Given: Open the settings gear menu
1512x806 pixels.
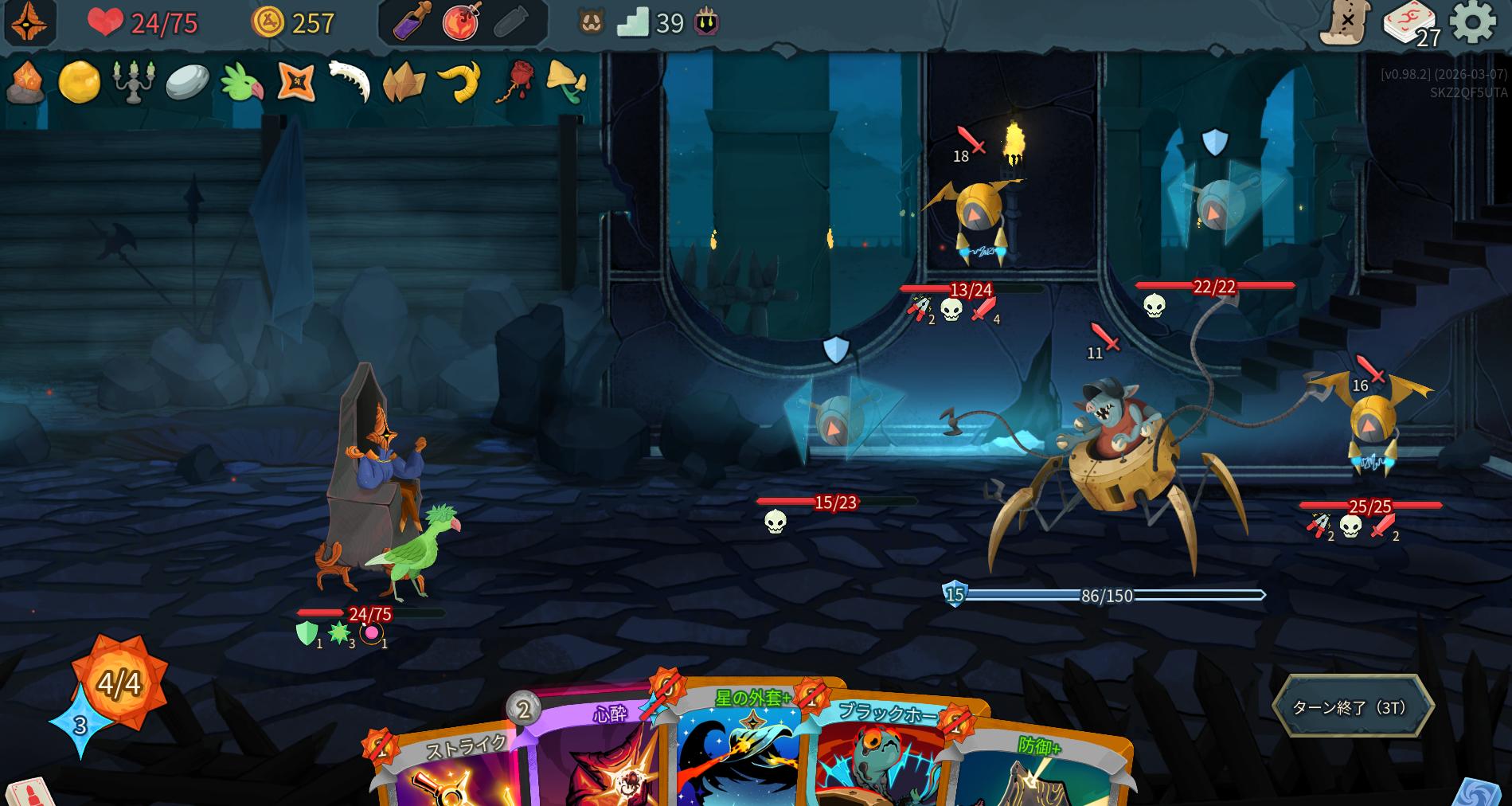Looking at the screenshot, I should click(1472, 22).
